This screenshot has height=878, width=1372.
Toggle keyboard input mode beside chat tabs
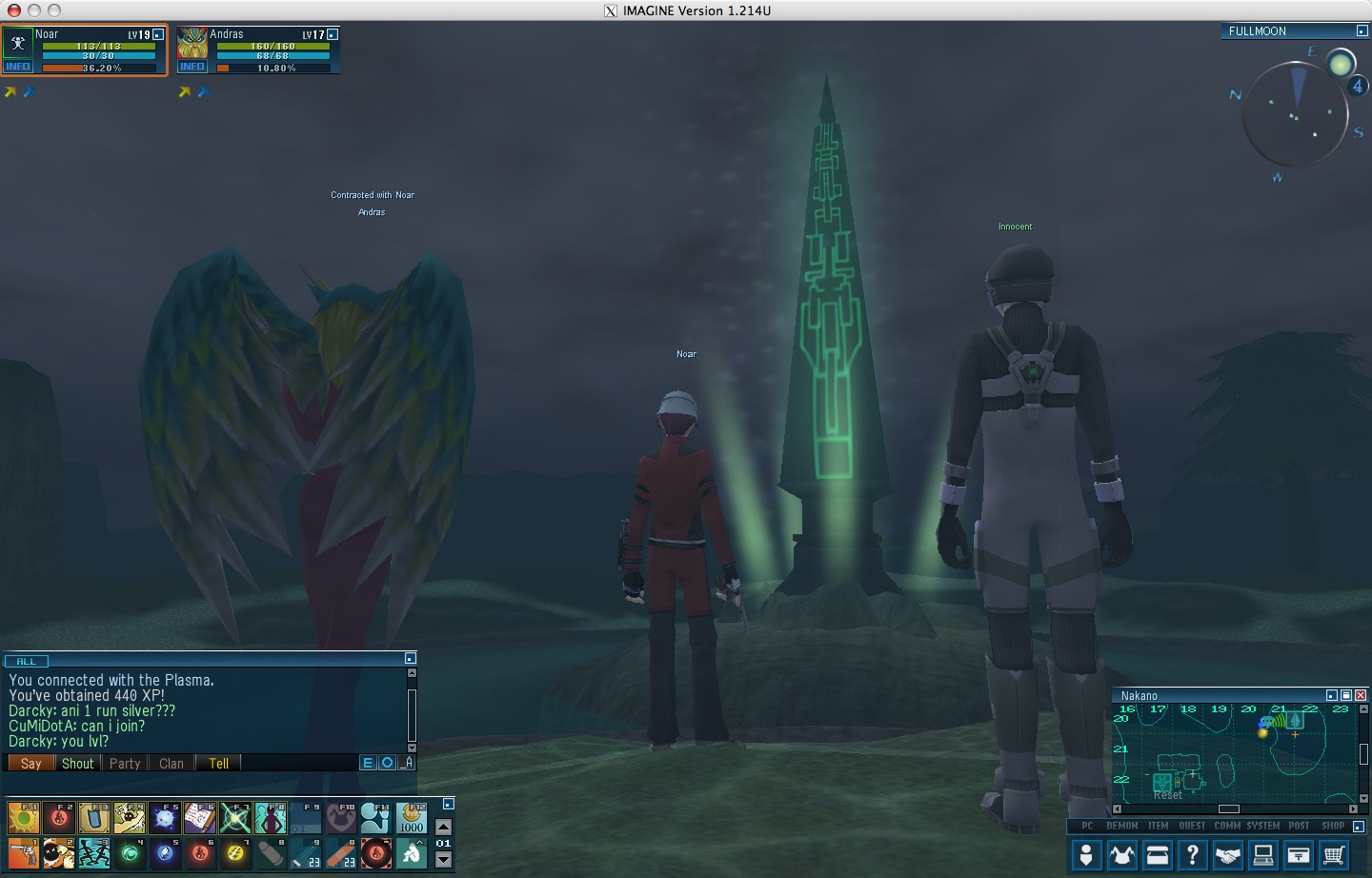pos(407,763)
